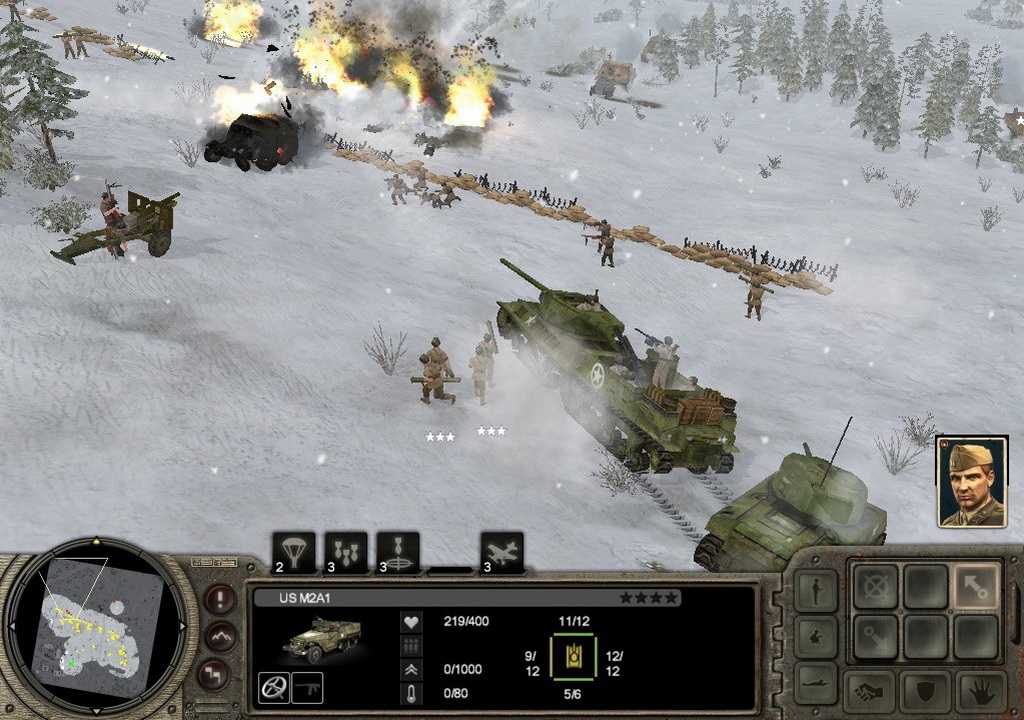Viewport: 1024px width, 720px height.
Task: Activate the triple bomb strike ability
Action: coord(345,553)
